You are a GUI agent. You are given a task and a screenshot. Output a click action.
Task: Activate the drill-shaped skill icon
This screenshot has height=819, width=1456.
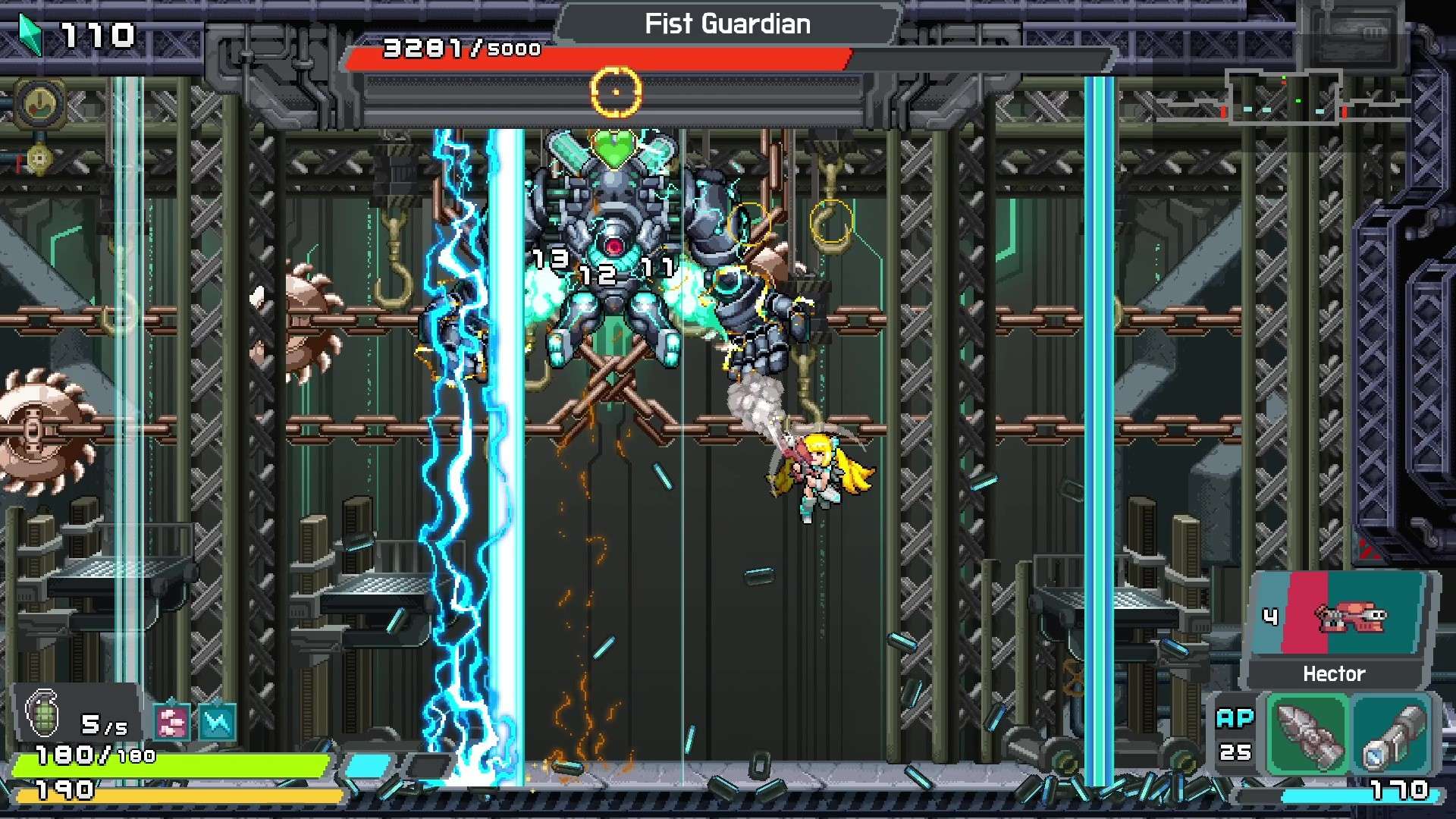point(1307,734)
